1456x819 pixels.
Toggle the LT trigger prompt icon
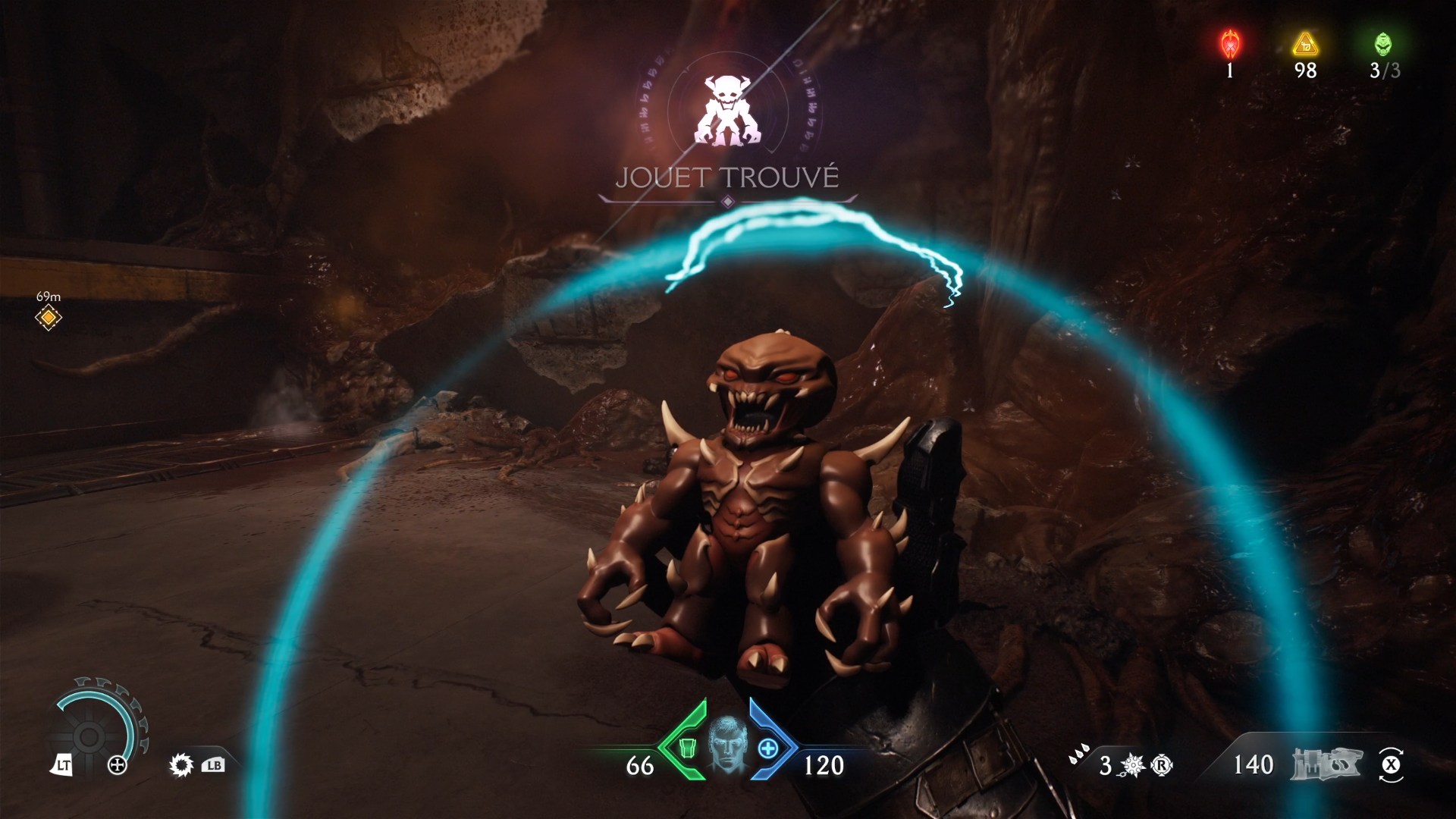pos(63,764)
